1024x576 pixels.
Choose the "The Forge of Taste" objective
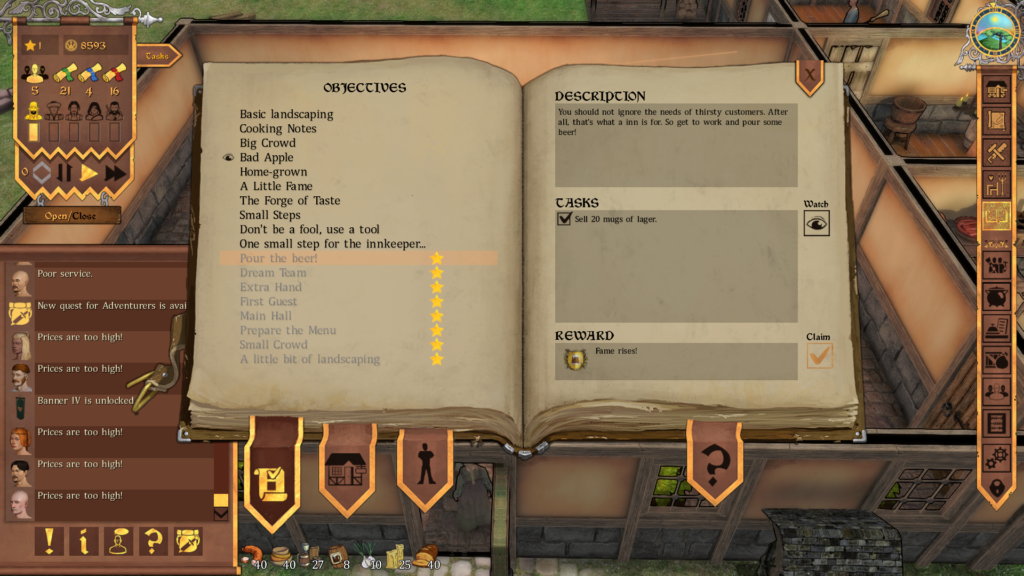click(289, 200)
